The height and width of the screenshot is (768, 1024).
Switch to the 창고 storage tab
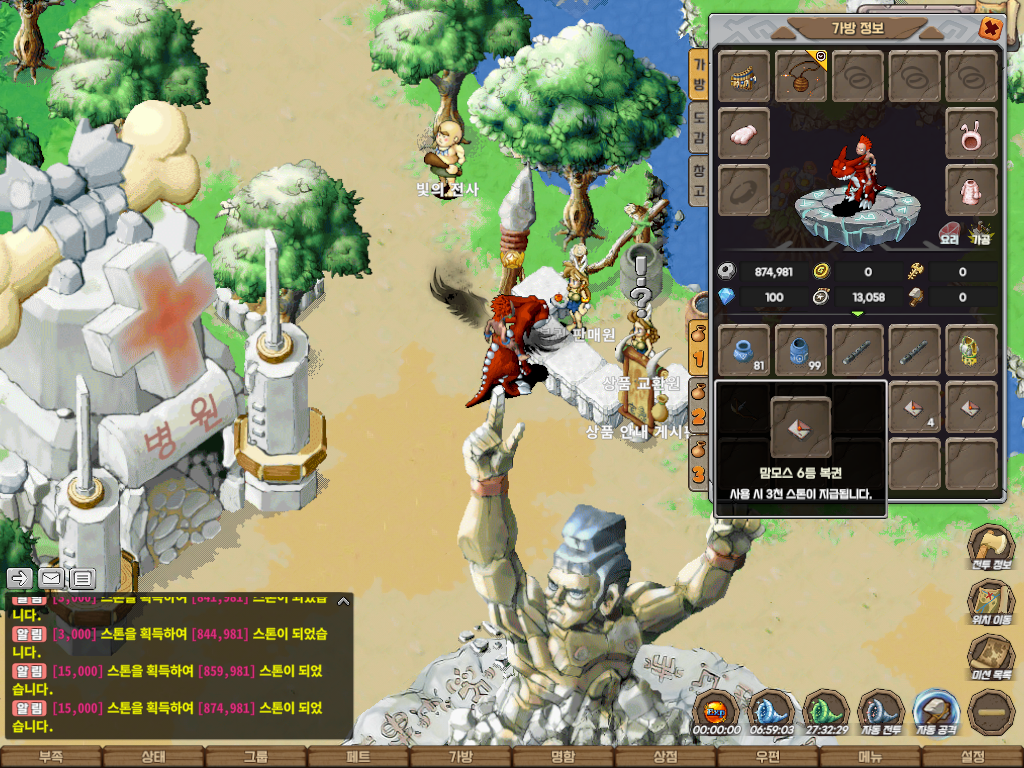tap(699, 180)
